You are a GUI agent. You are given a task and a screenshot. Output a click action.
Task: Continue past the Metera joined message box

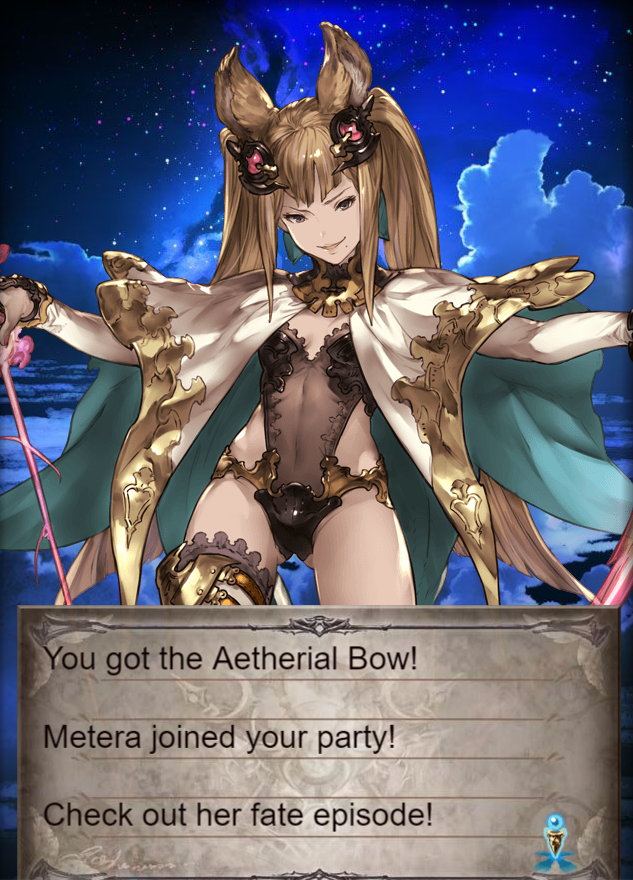tap(318, 740)
